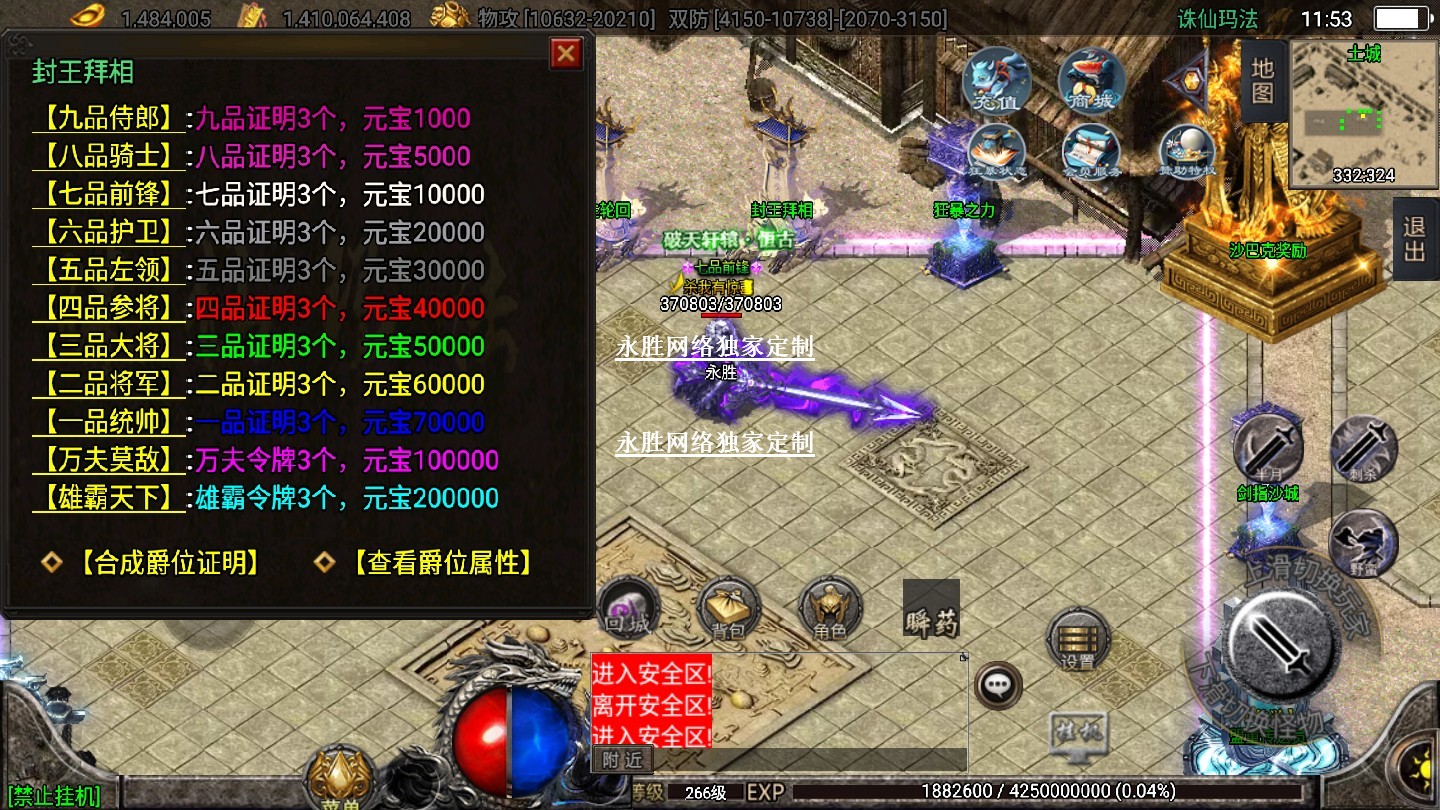
Task: Tap the 退出 exit button
Action: [1415, 238]
